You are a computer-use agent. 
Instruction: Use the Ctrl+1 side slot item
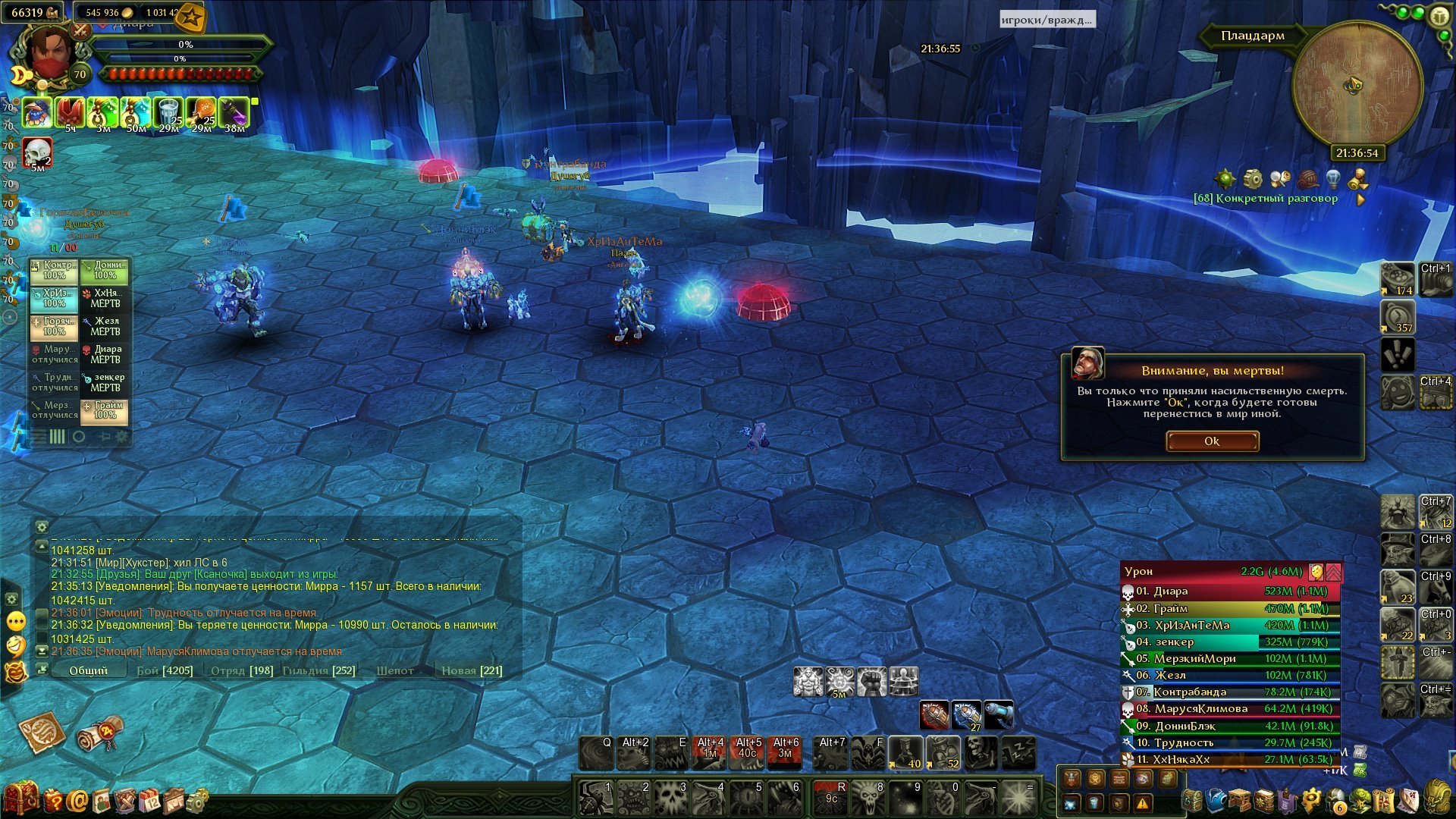[x=1436, y=279]
